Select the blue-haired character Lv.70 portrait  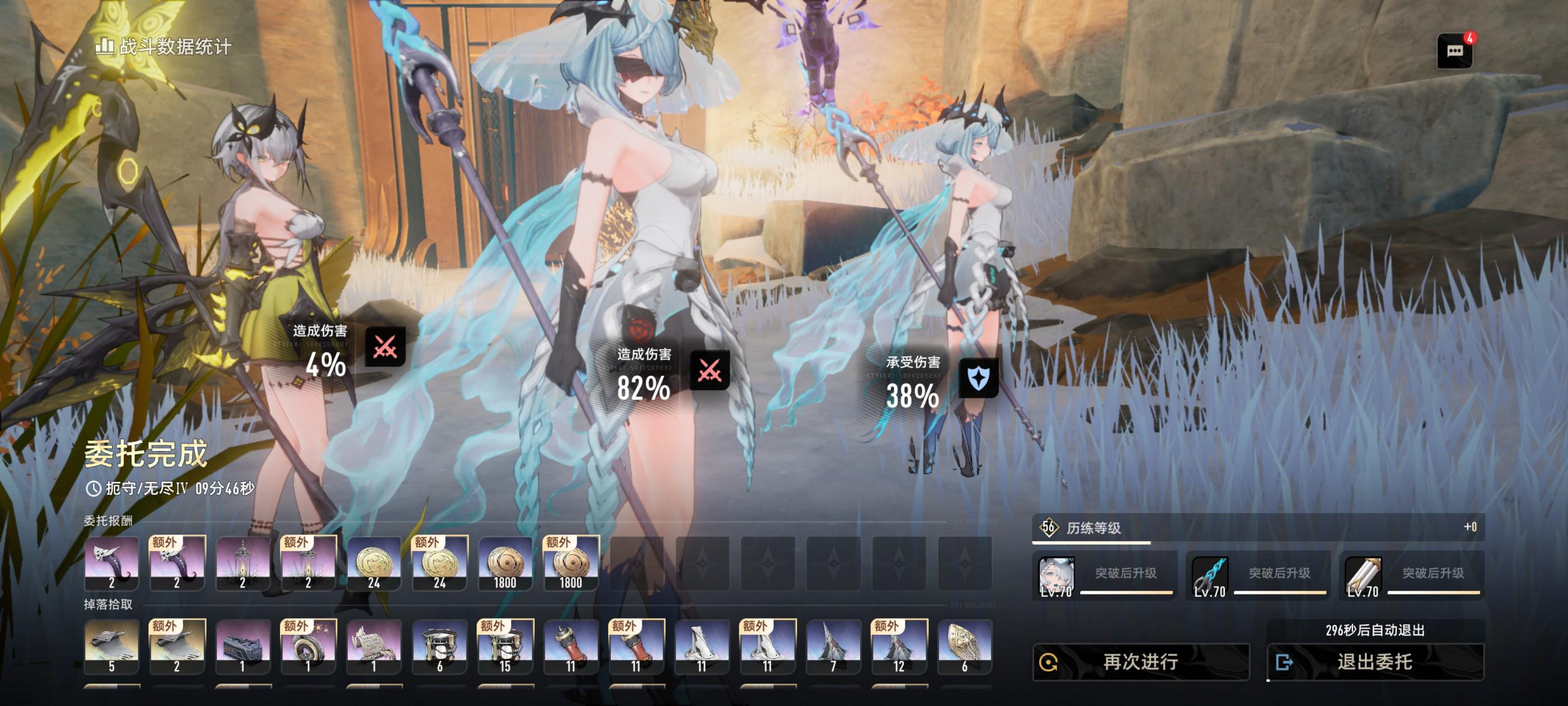tap(1056, 575)
